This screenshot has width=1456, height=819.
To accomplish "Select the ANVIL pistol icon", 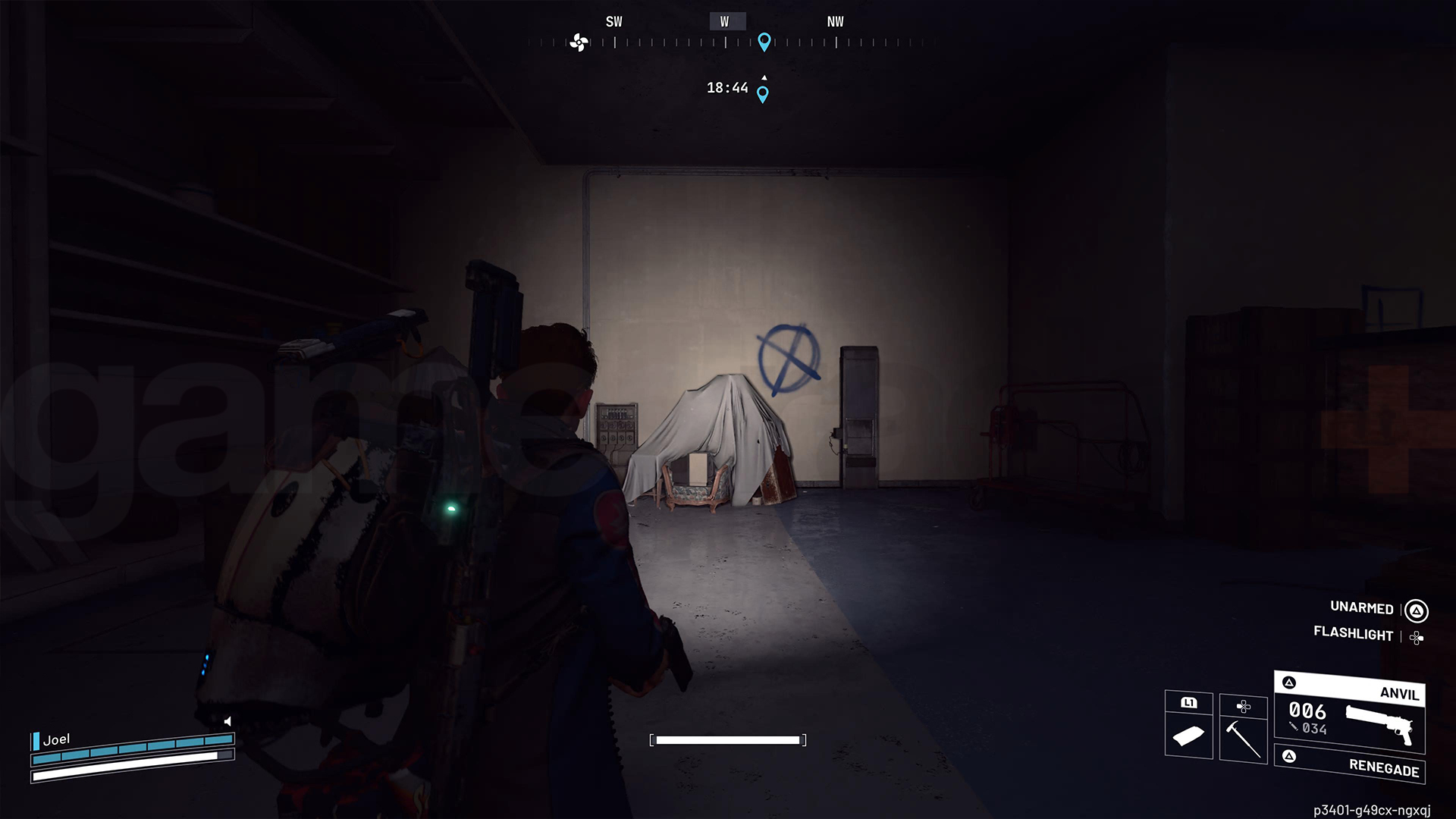I will point(1379,721).
